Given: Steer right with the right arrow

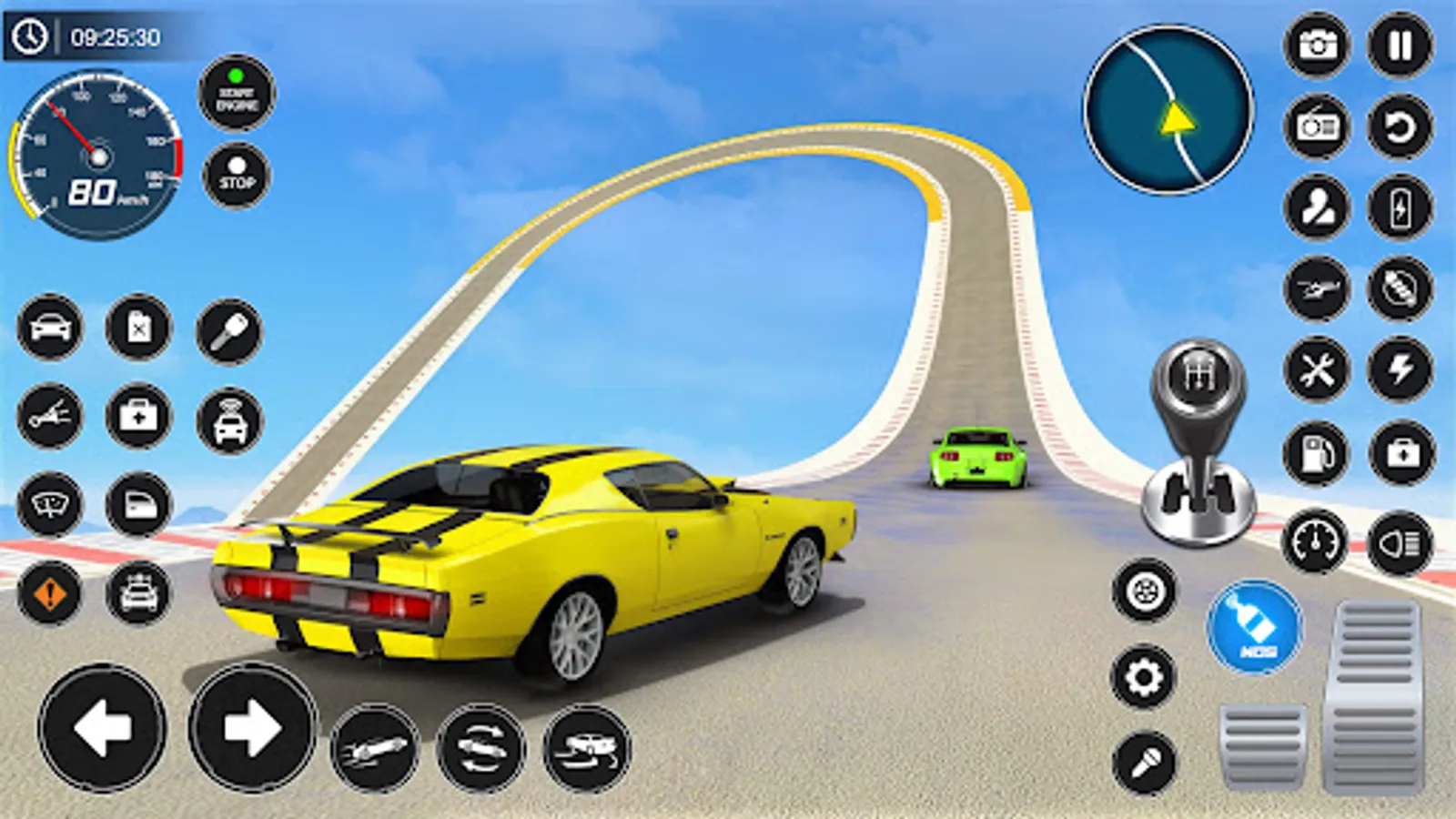Looking at the screenshot, I should [x=252, y=727].
